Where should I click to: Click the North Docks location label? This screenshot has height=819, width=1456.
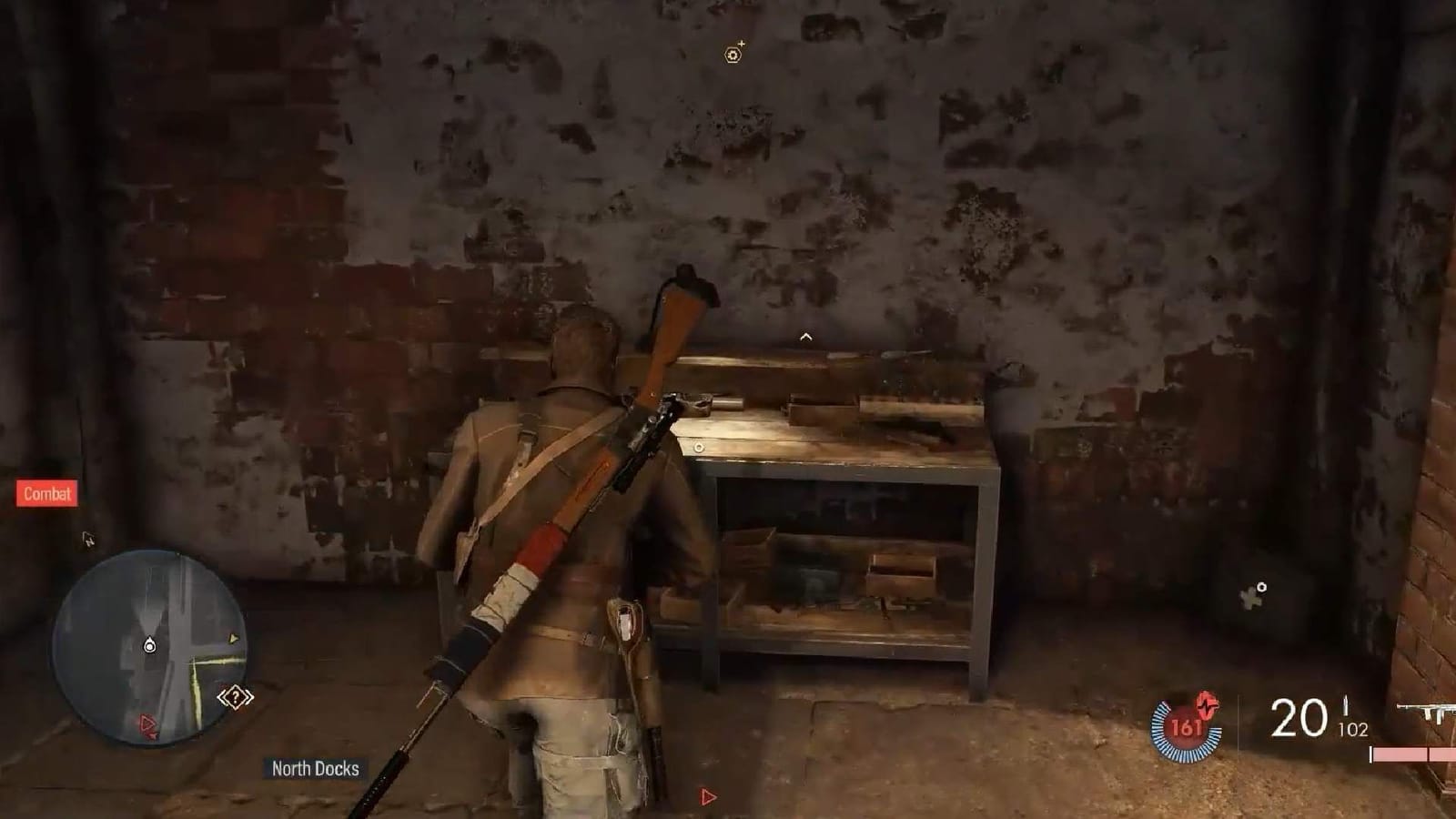pos(314,767)
